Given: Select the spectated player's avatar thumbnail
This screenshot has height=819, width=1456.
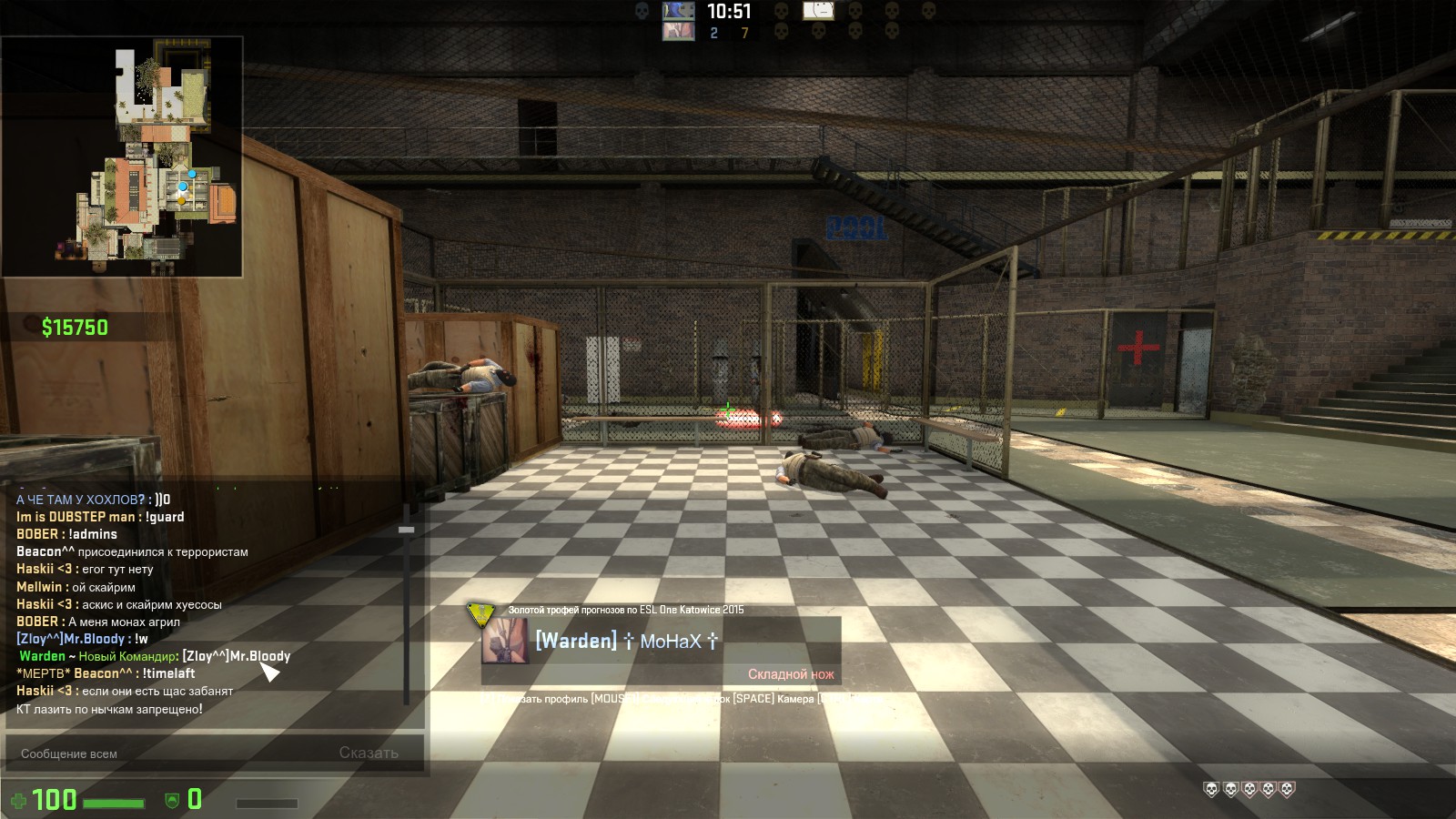Looking at the screenshot, I should point(504,641).
